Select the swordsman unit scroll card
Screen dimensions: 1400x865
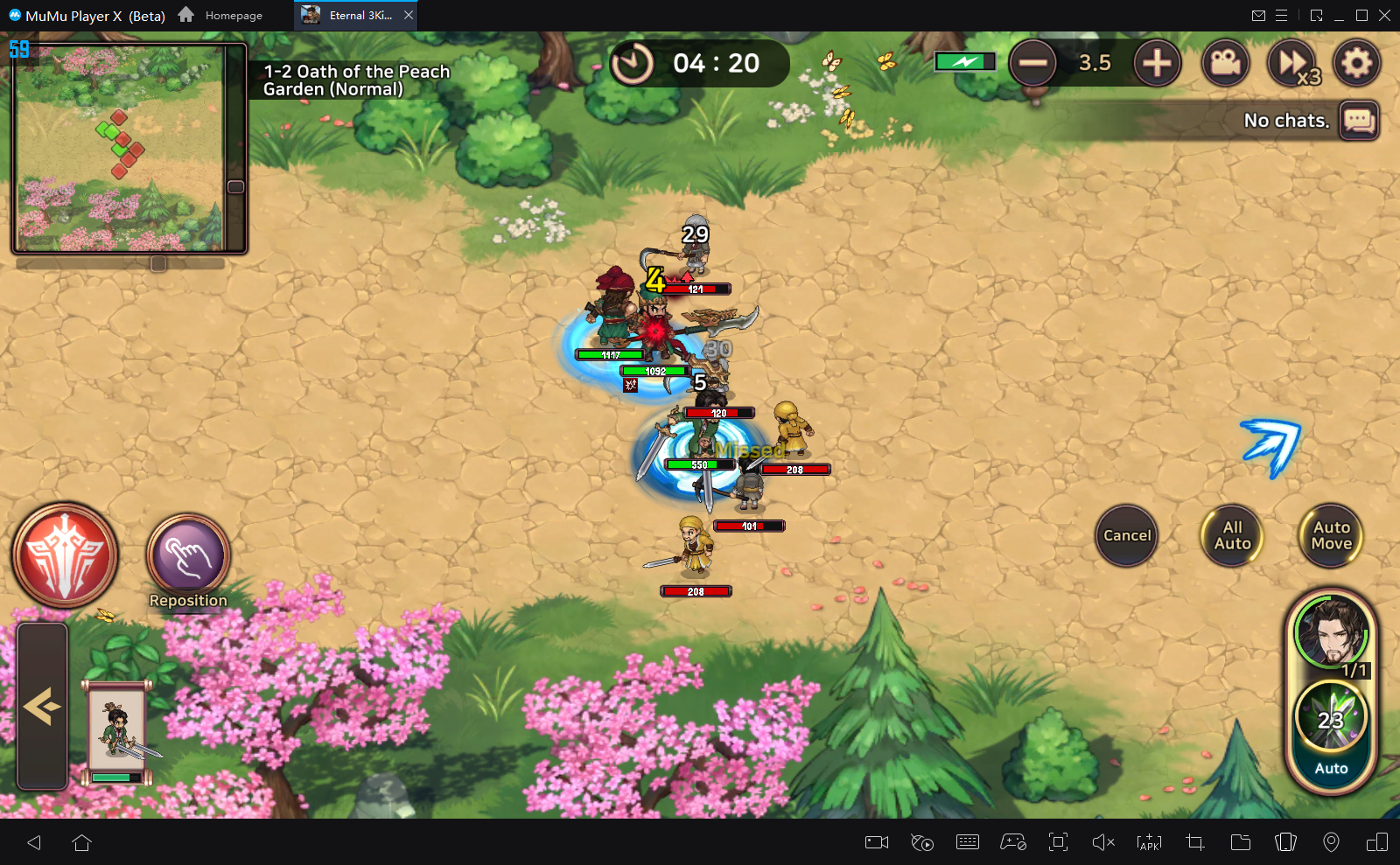[x=117, y=732]
